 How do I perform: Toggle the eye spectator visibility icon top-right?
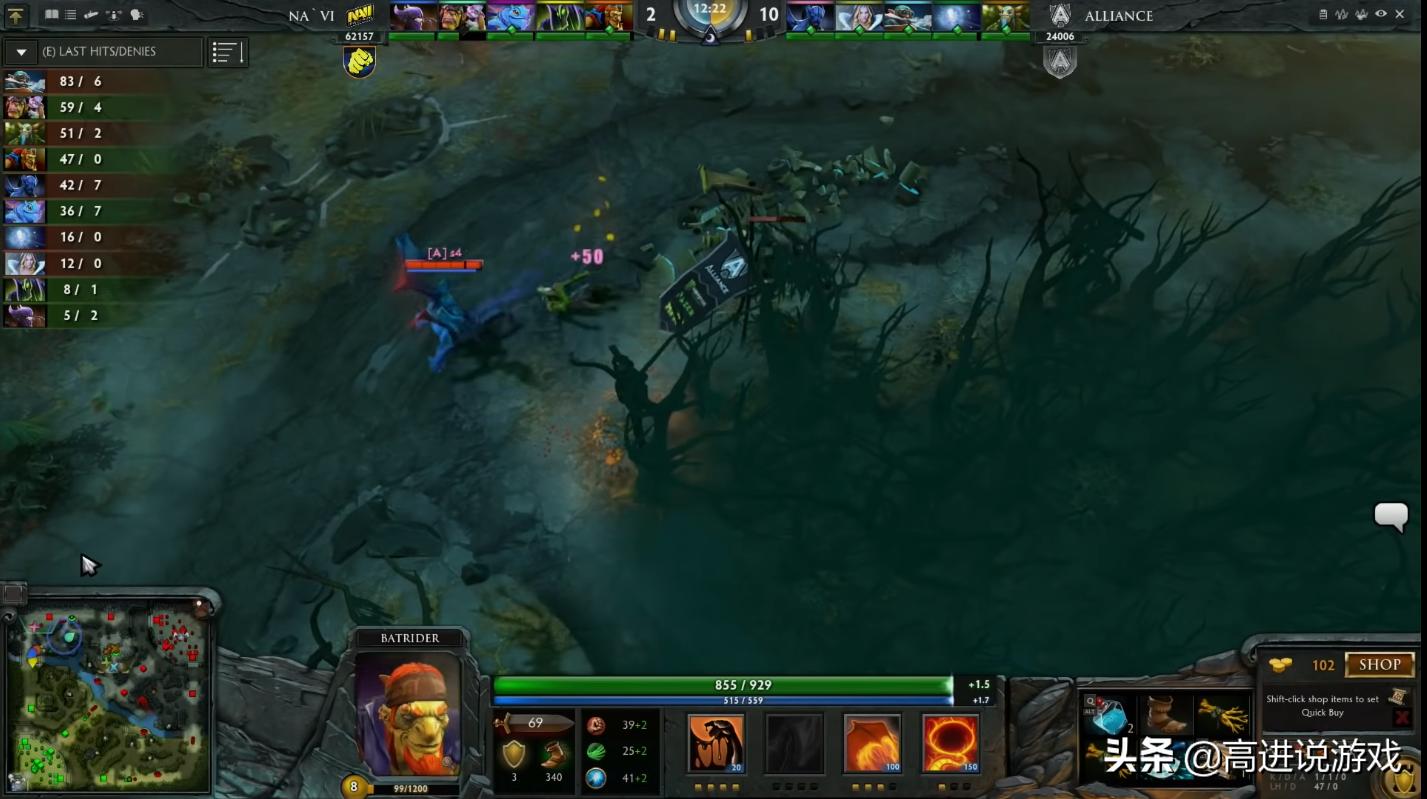1381,14
